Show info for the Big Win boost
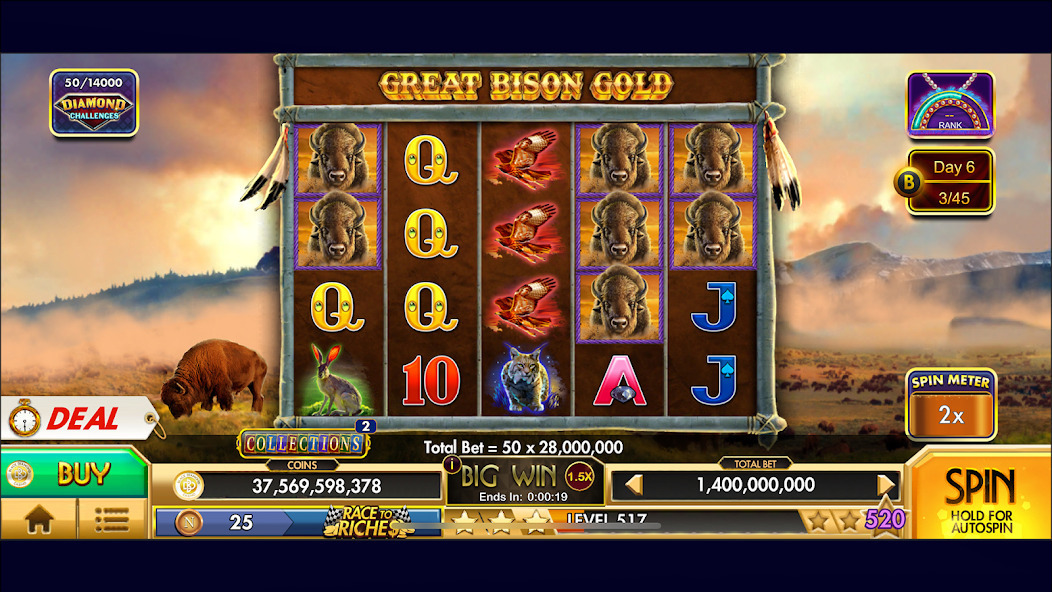This screenshot has width=1052, height=592. click(452, 463)
